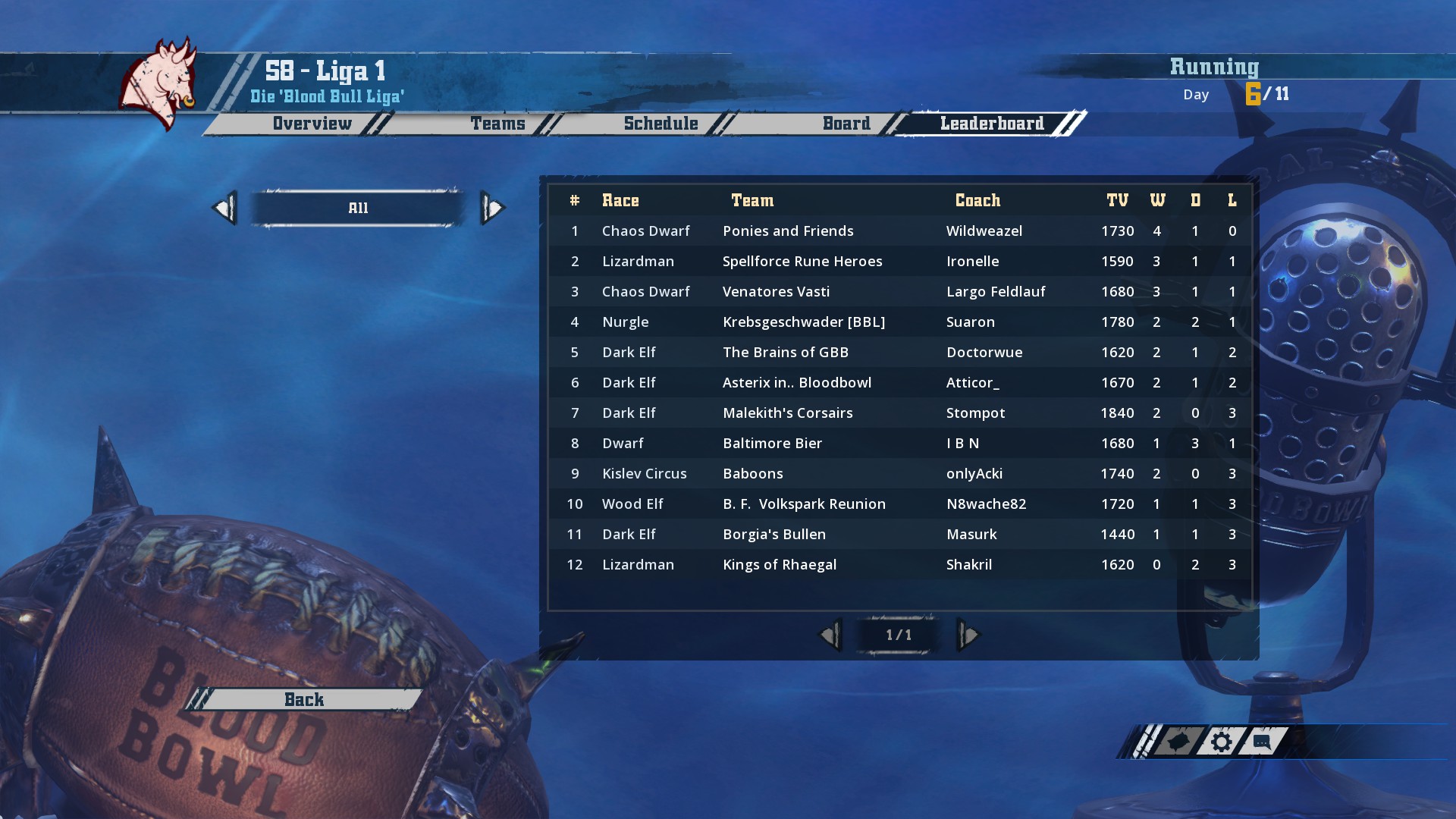Open the gear settings icon
1456x819 pixels.
click(x=1220, y=742)
